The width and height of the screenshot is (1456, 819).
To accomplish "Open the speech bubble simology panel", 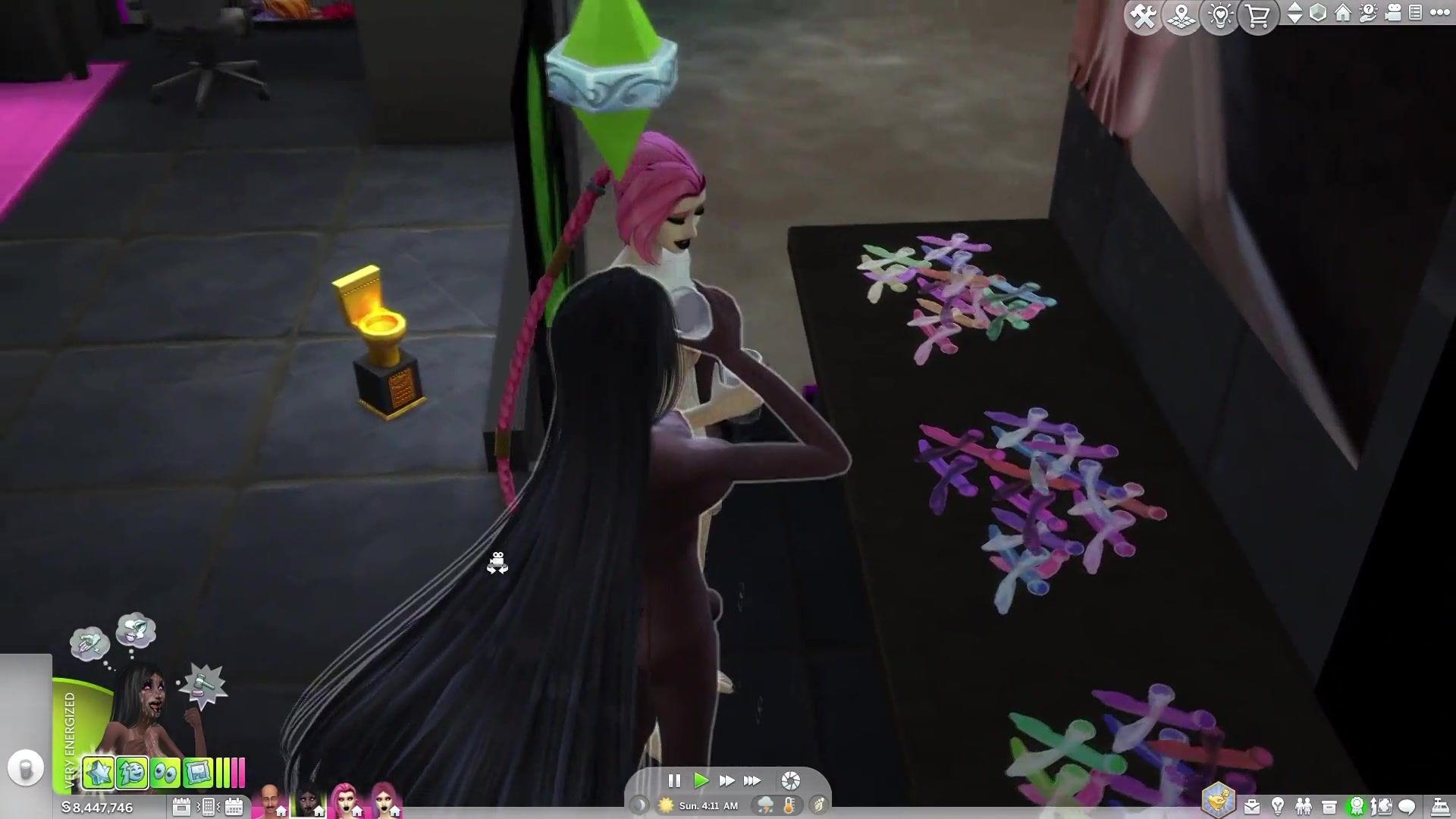I will click(1407, 806).
